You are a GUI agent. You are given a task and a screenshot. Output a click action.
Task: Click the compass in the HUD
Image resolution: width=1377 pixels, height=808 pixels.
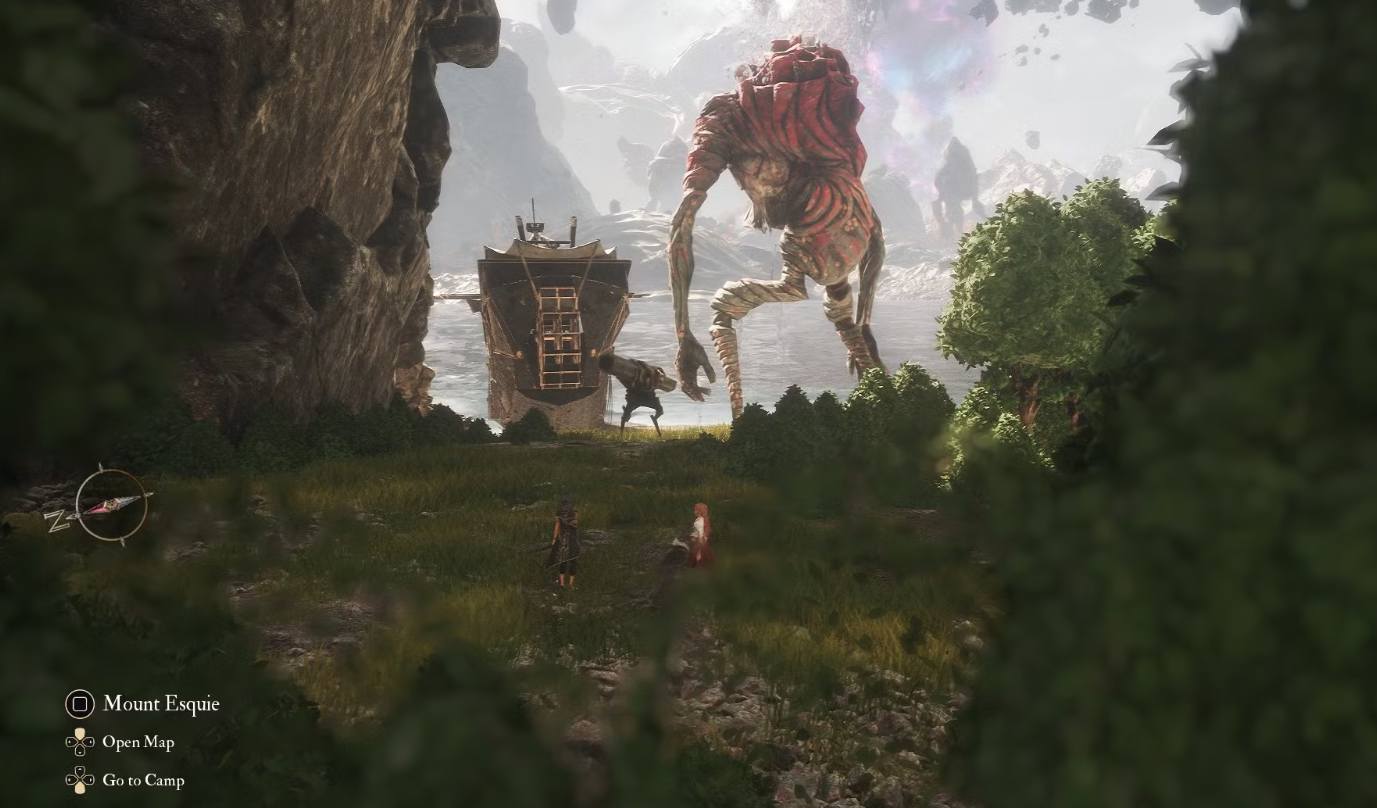(110, 505)
